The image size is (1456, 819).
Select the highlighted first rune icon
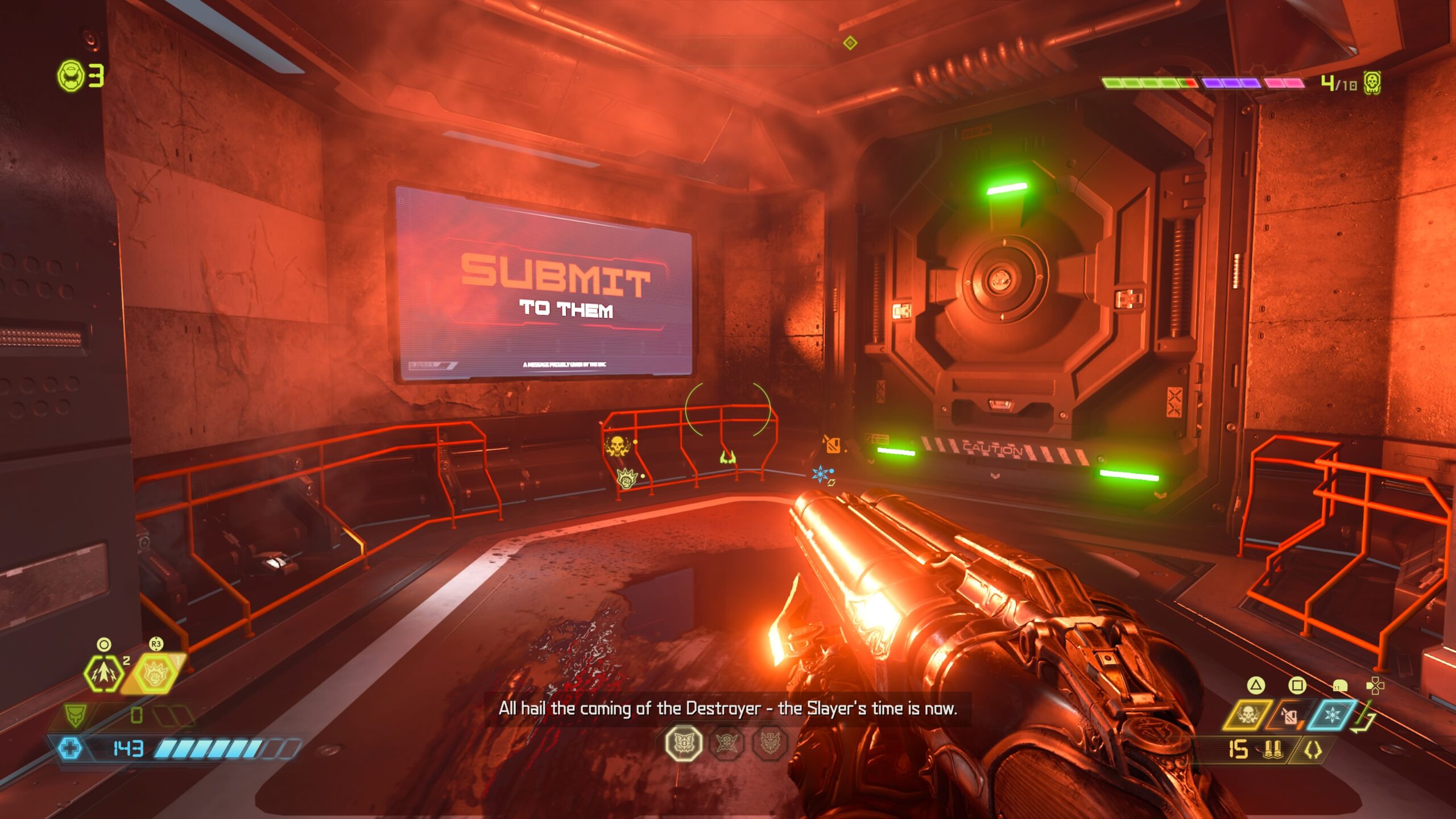click(x=683, y=743)
